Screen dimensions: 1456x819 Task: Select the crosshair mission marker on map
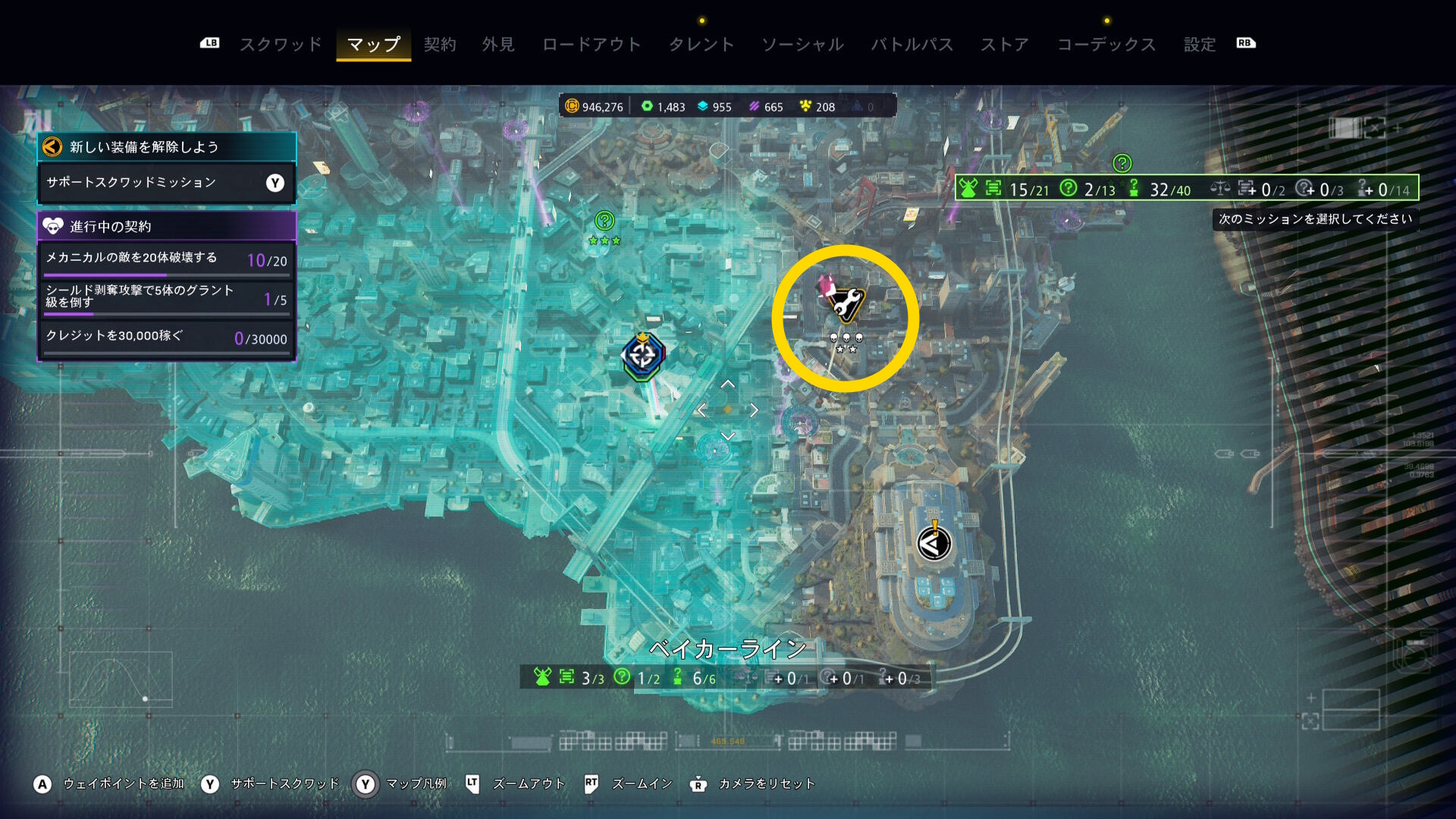click(643, 355)
